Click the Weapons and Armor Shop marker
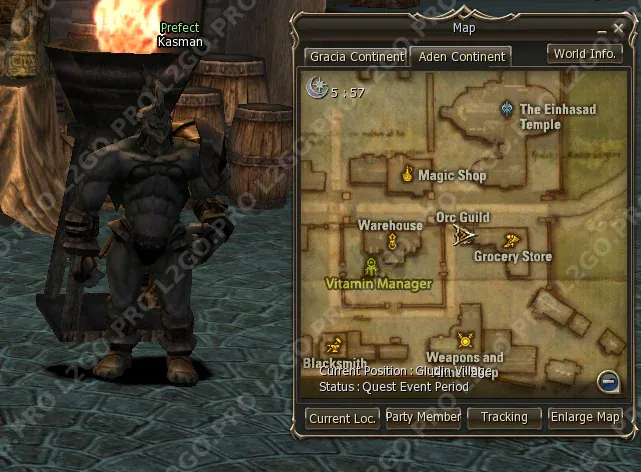This screenshot has height=472, width=641. (x=464, y=341)
